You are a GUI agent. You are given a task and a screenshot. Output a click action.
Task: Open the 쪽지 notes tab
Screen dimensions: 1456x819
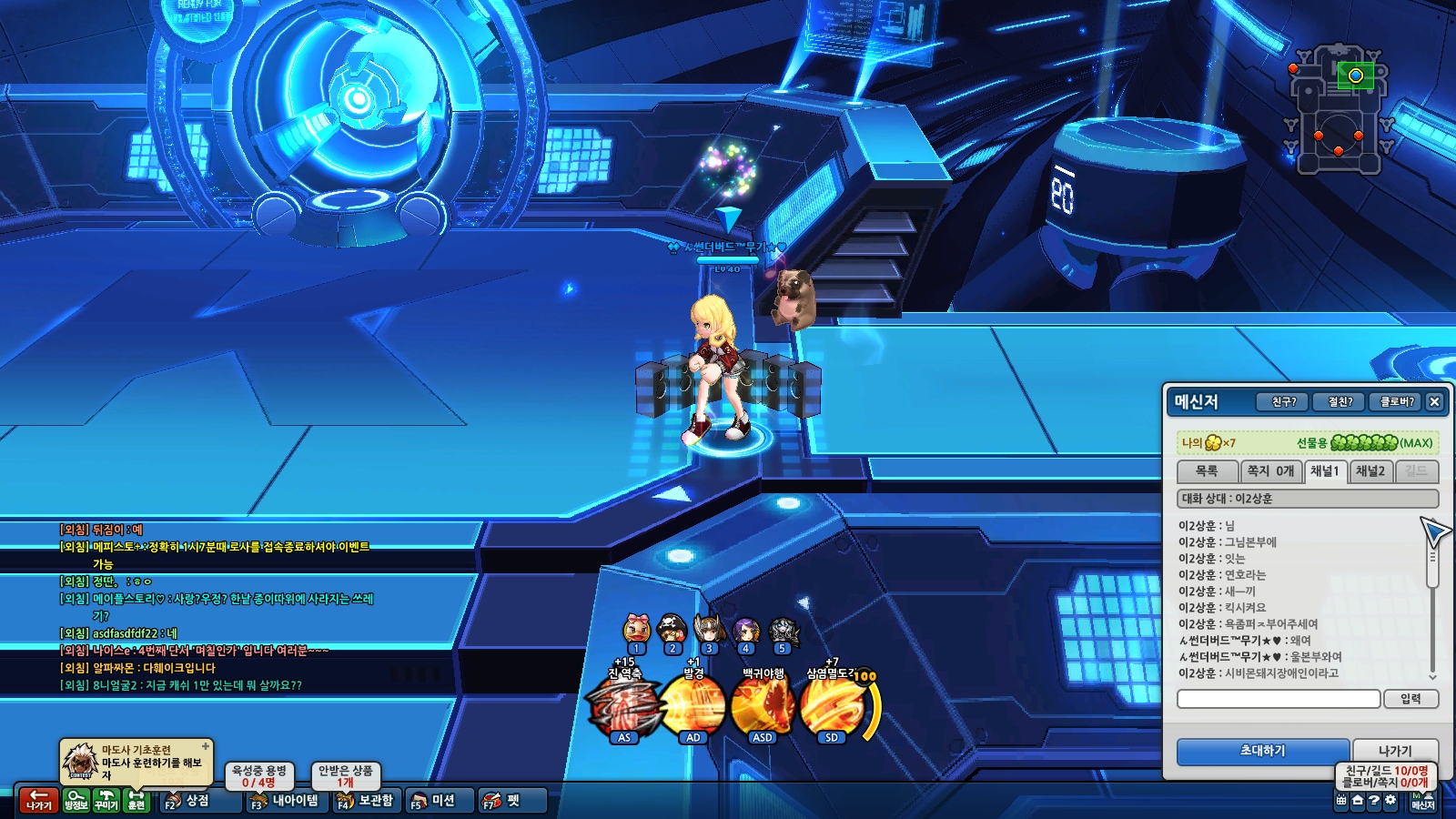[1270, 471]
